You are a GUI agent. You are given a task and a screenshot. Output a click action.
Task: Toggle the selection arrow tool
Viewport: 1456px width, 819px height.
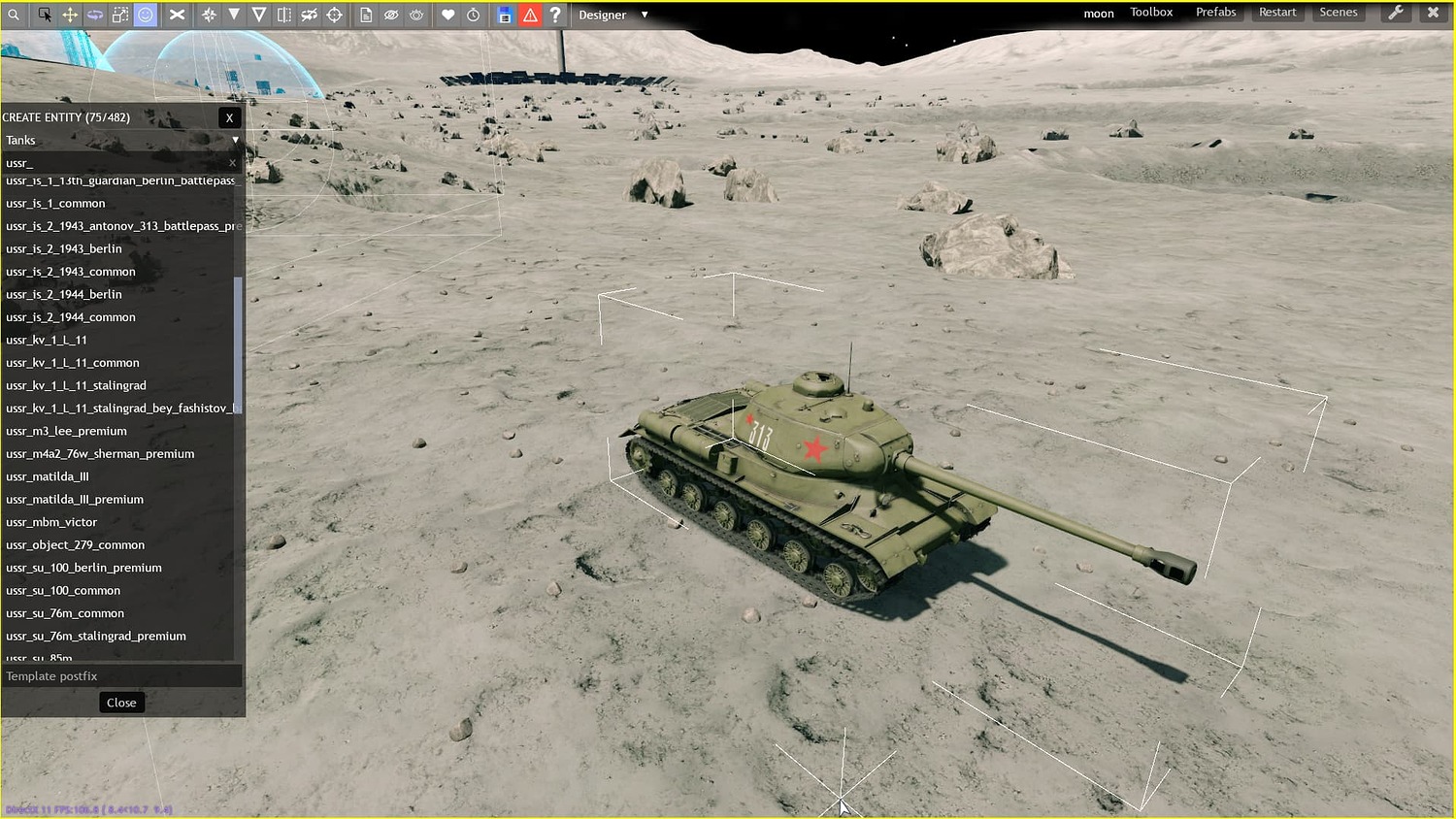coord(46,15)
